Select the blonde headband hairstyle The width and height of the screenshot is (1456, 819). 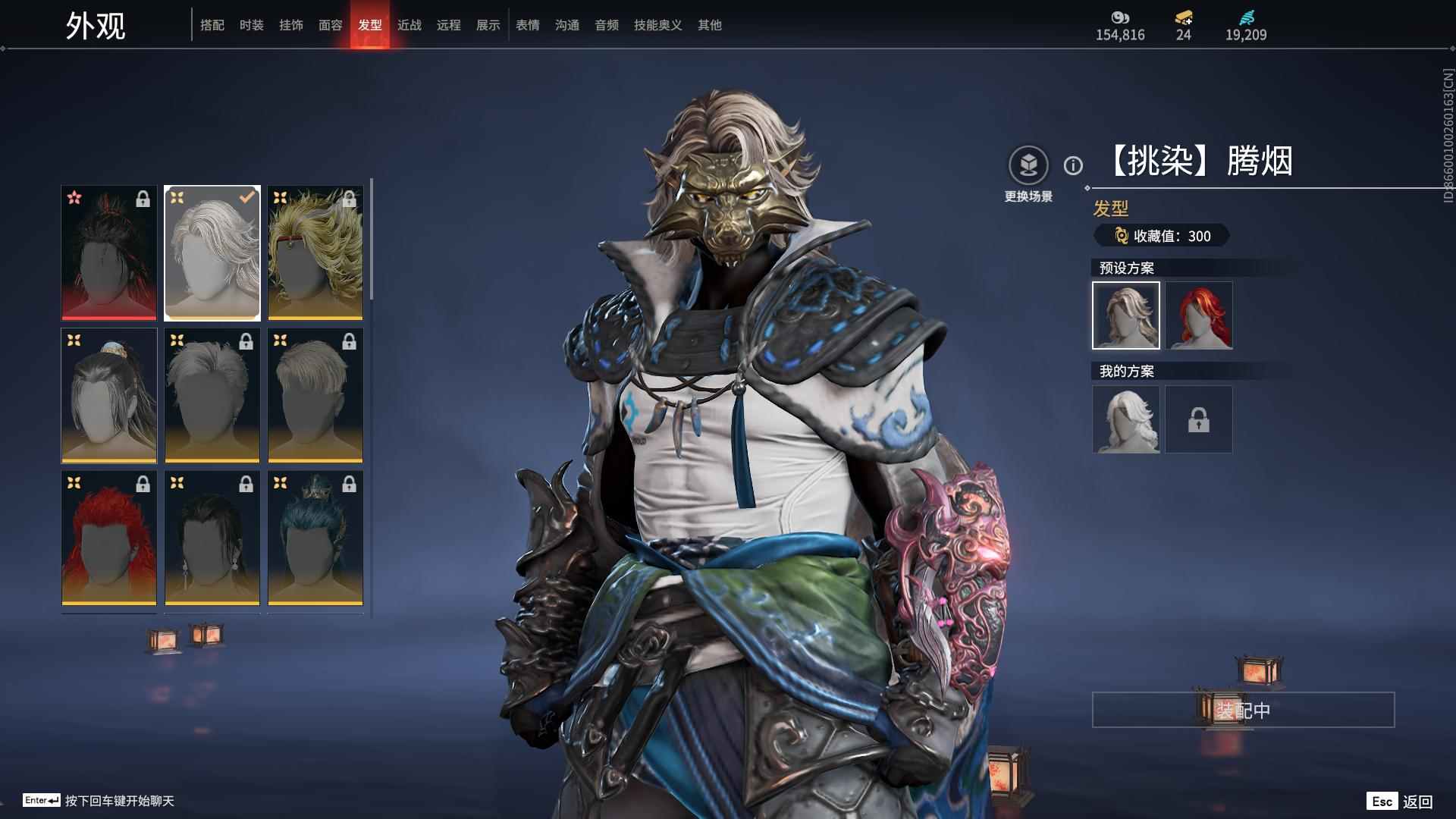(x=315, y=253)
